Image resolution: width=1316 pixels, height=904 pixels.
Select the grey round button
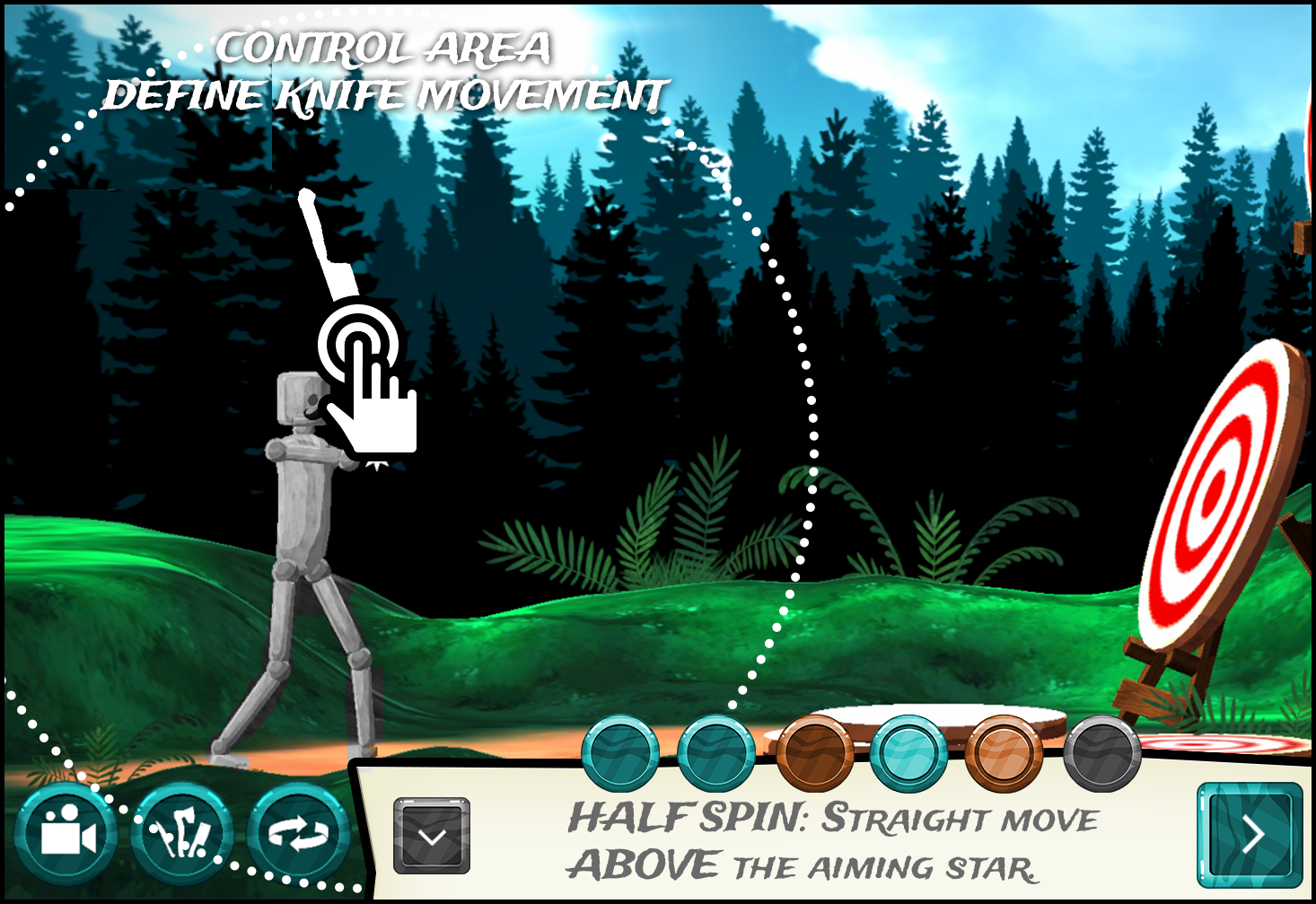[x=1101, y=753]
